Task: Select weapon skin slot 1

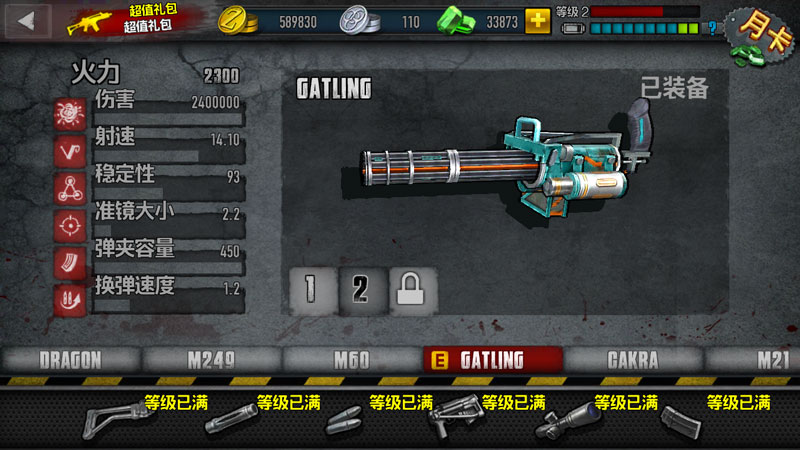Action: pyautogui.click(x=311, y=288)
